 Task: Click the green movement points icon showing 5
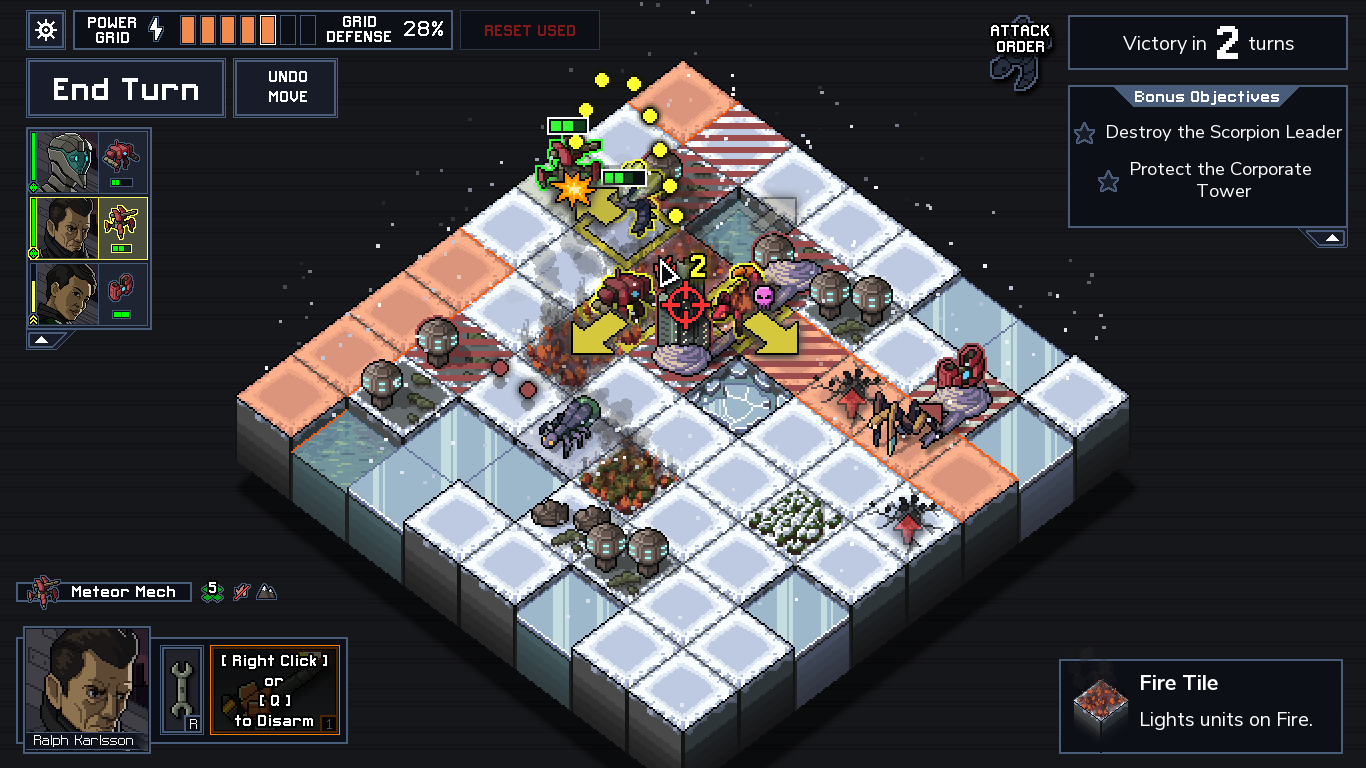click(x=211, y=591)
